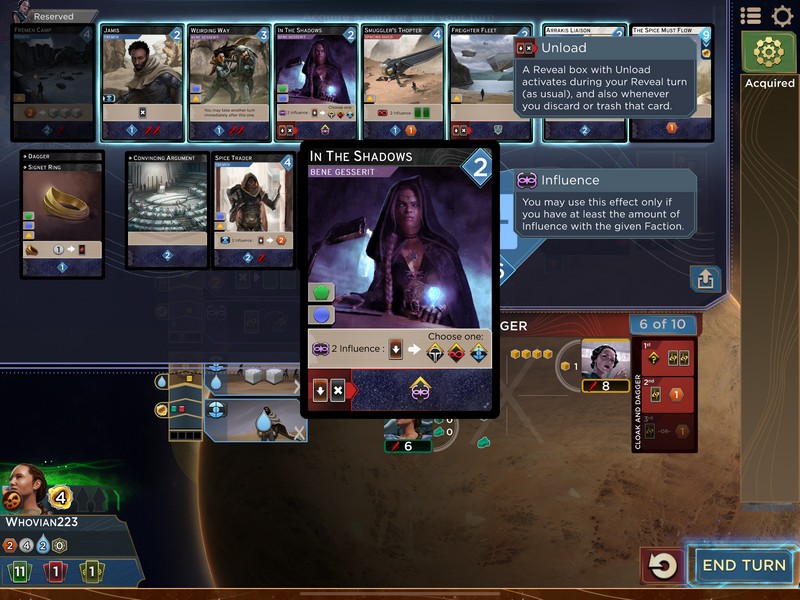Click the share arrow icon
The image size is (800, 600).
[705, 279]
